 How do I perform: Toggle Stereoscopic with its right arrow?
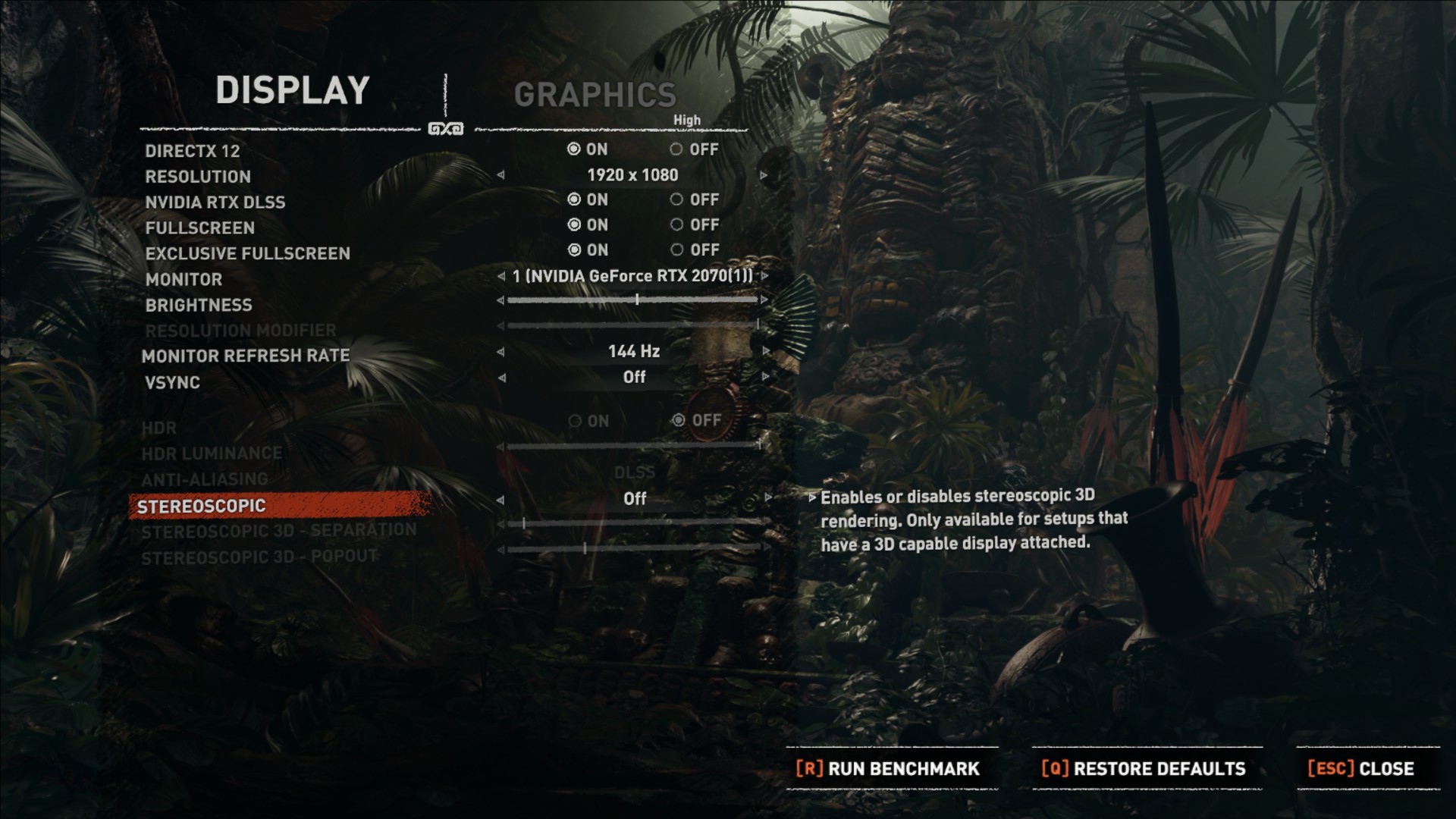pyautogui.click(x=767, y=498)
